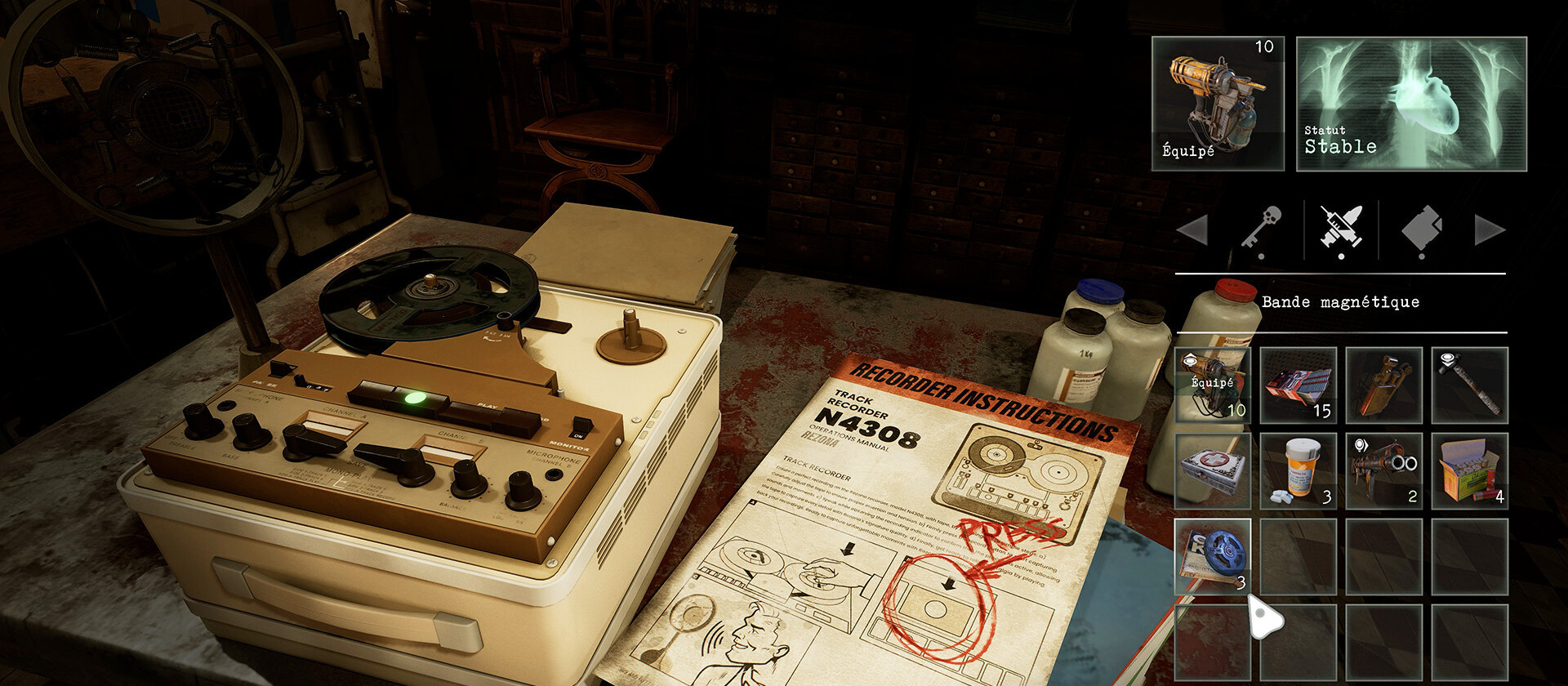The image size is (1568, 686).
Task: Choose the nail box with 15 nails
Action: (1298, 385)
